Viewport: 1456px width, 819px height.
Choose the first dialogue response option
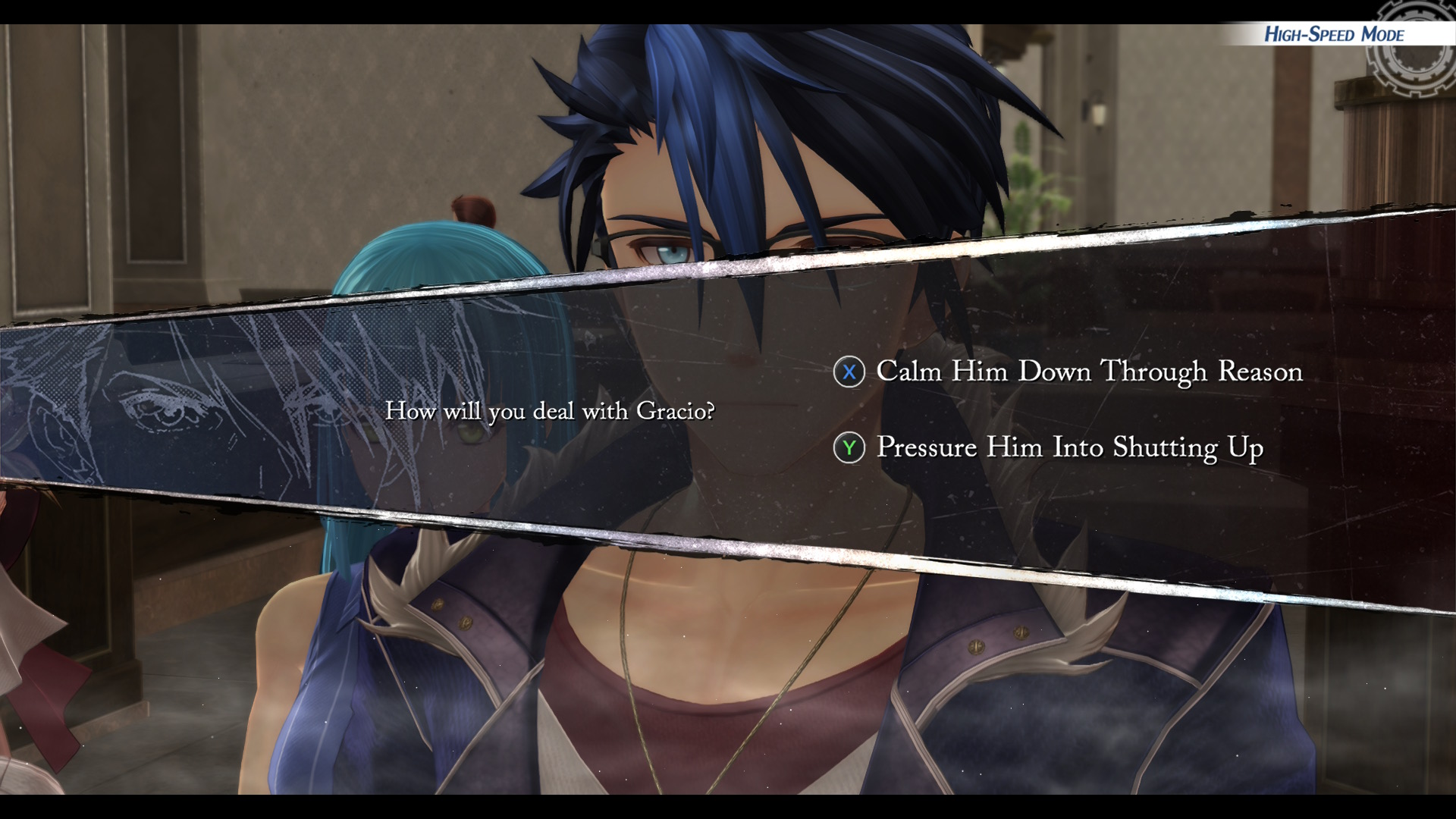(1087, 372)
